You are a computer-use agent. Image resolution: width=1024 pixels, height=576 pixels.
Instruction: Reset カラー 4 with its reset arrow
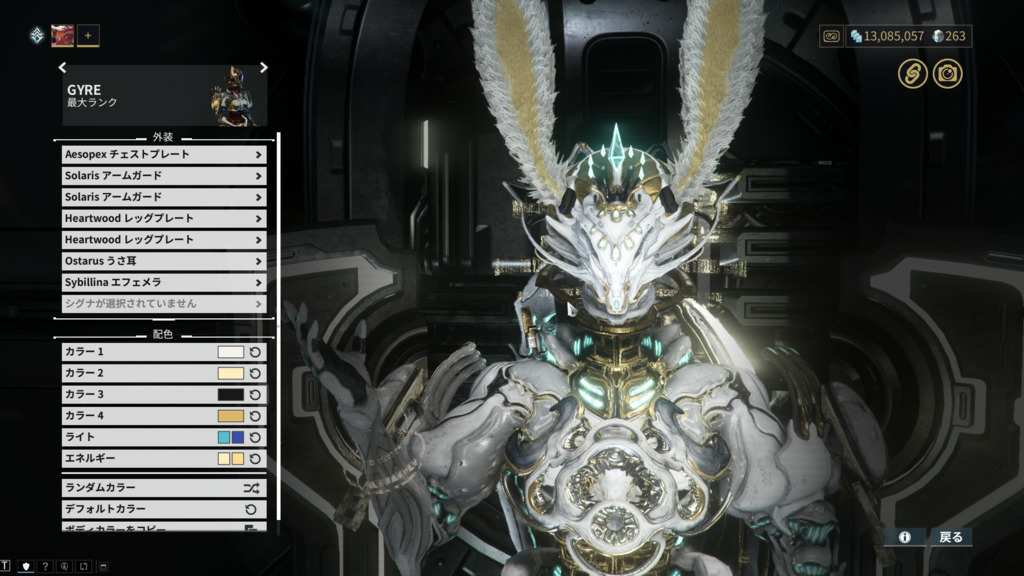coord(255,416)
